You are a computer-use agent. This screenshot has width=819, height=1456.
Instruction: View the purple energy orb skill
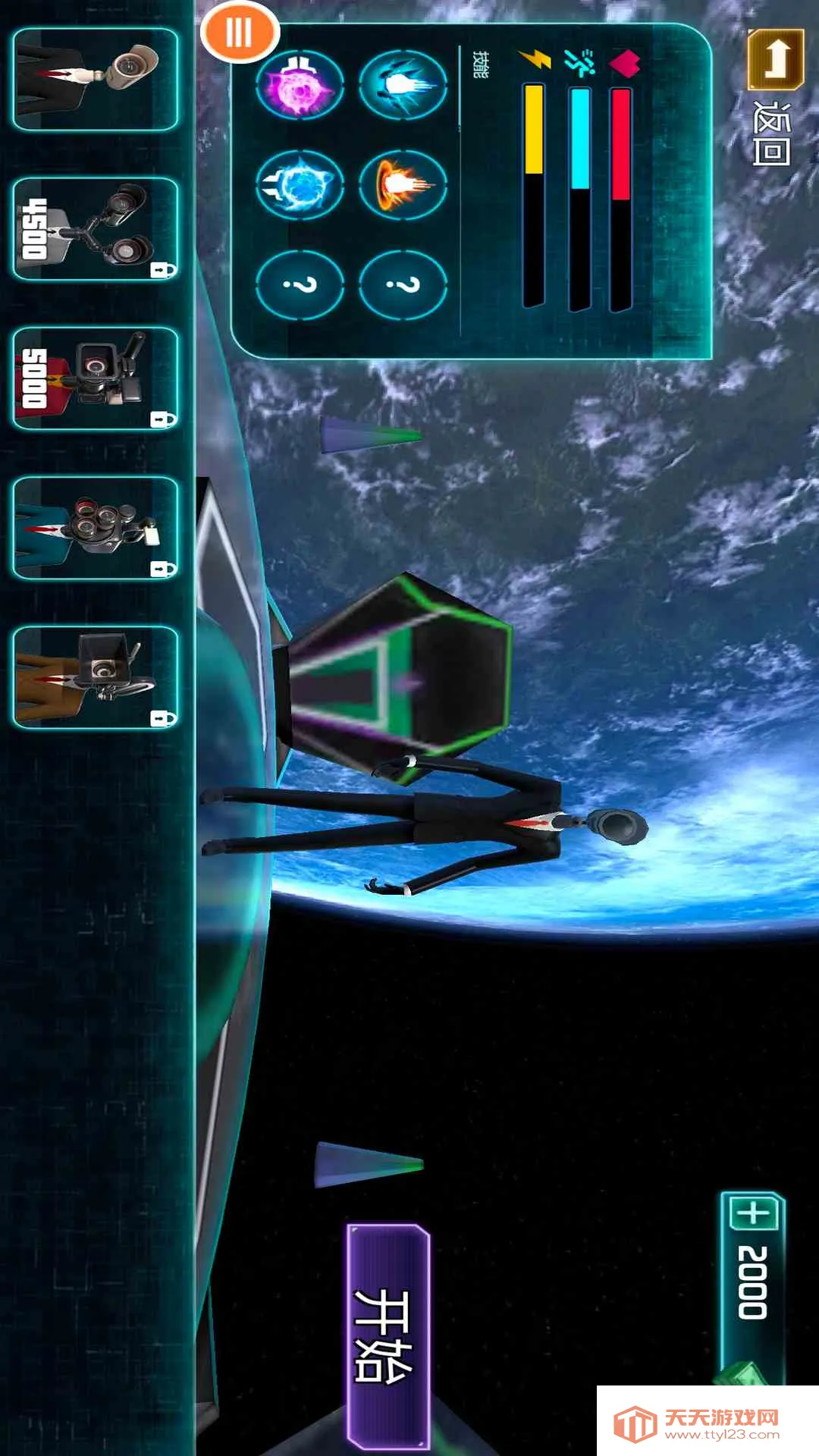coord(300,85)
